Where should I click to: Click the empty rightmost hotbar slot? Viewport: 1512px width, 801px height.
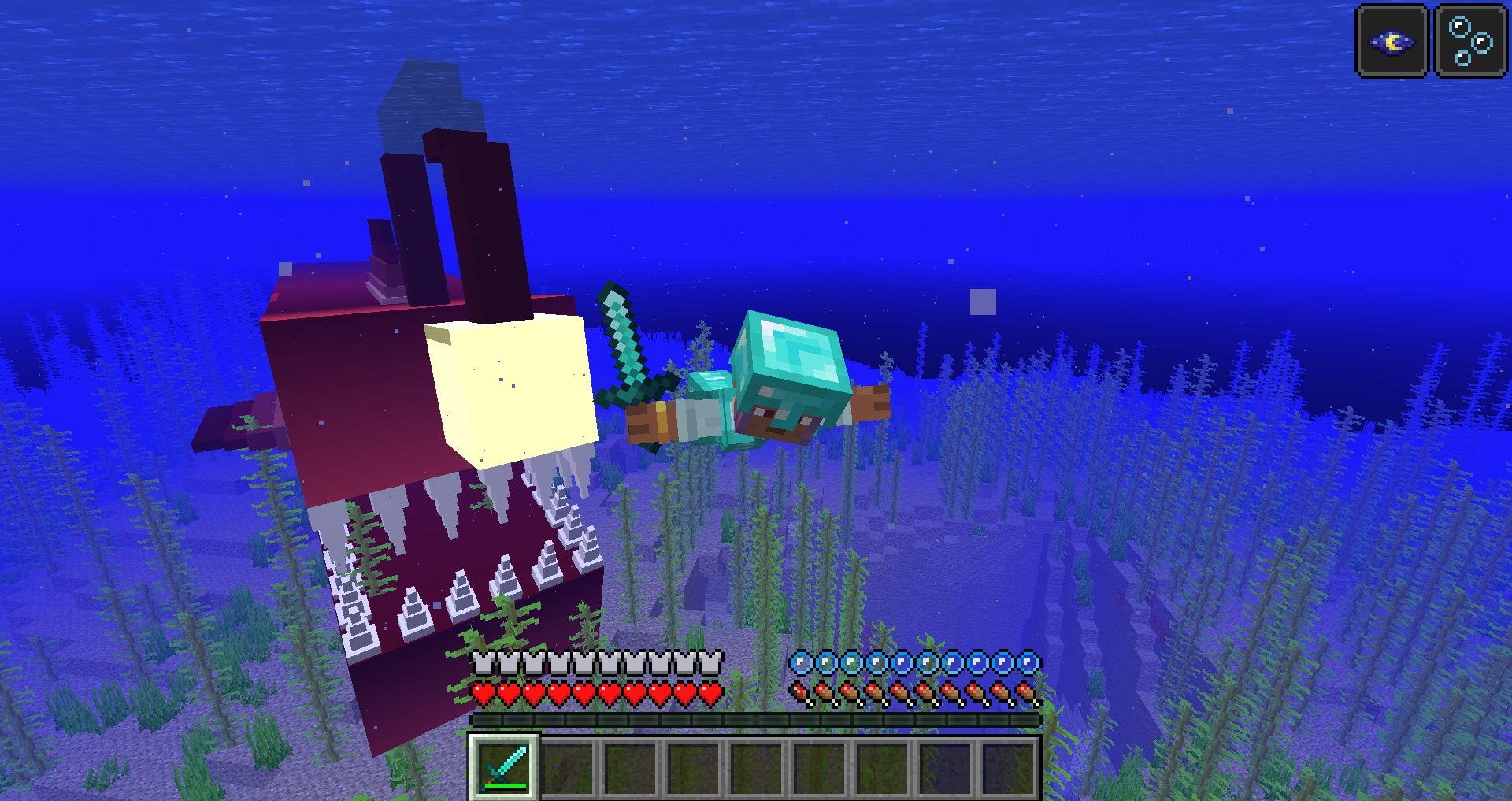tap(1010, 765)
